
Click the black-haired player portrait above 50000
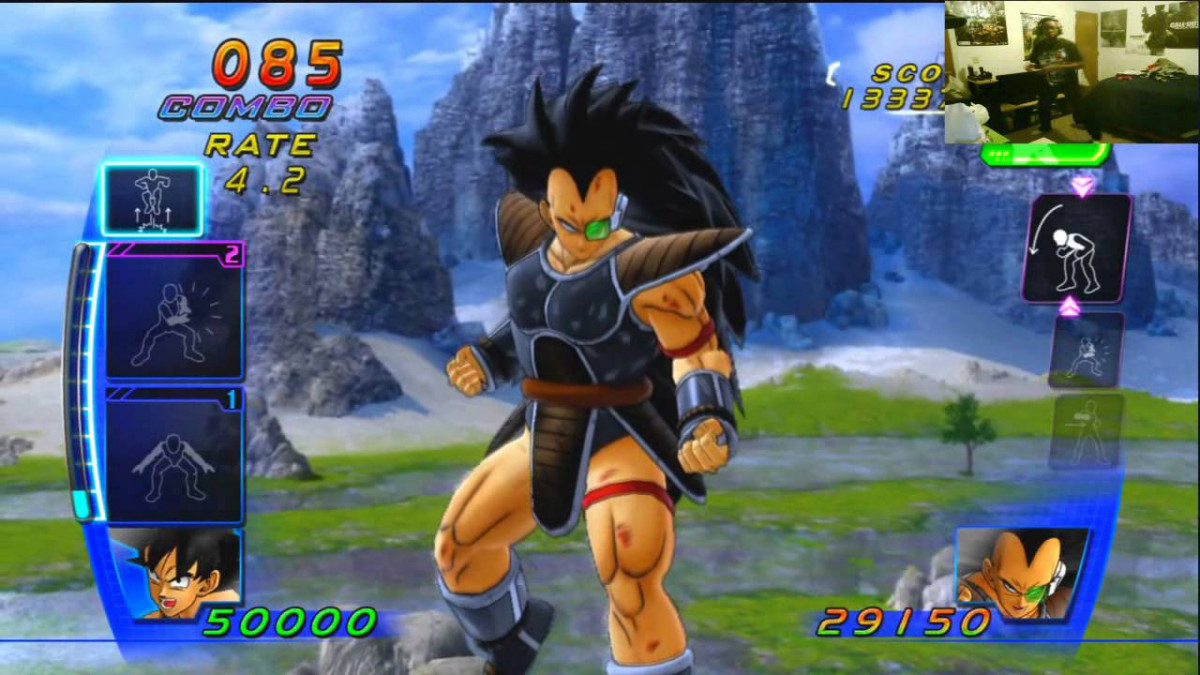(176, 573)
